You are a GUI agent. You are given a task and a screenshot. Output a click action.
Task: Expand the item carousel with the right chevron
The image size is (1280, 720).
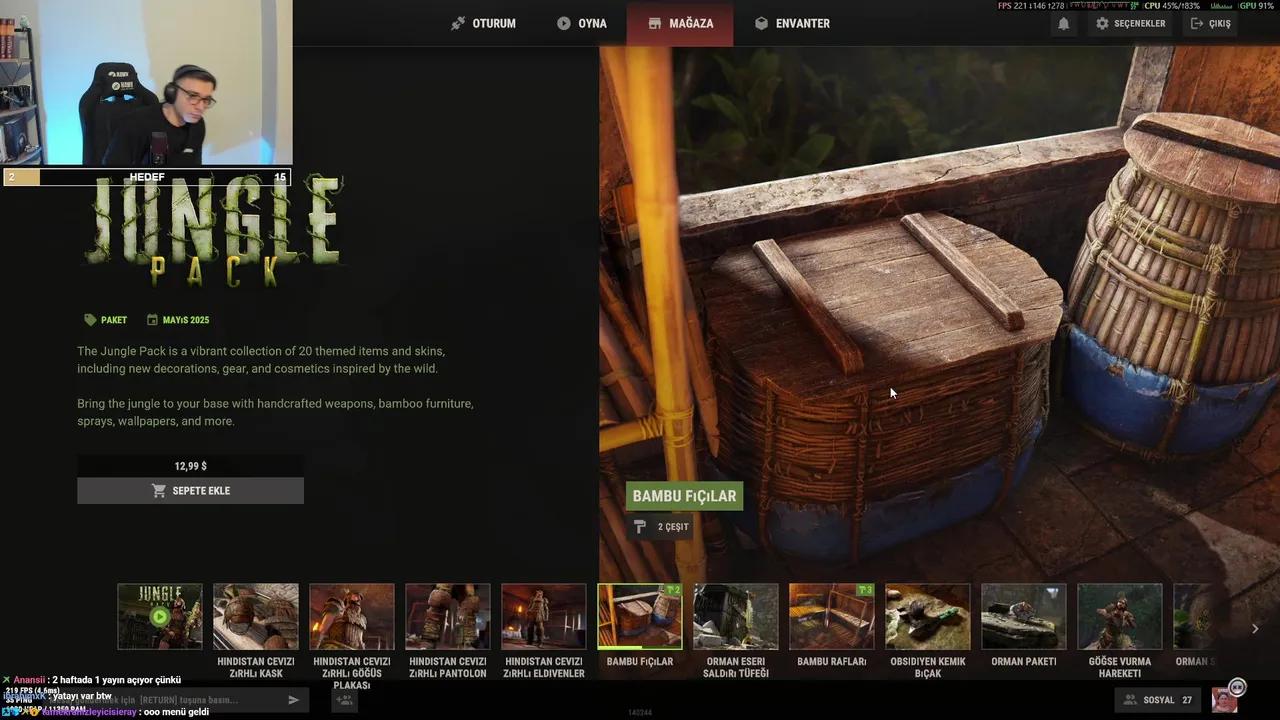1255,628
